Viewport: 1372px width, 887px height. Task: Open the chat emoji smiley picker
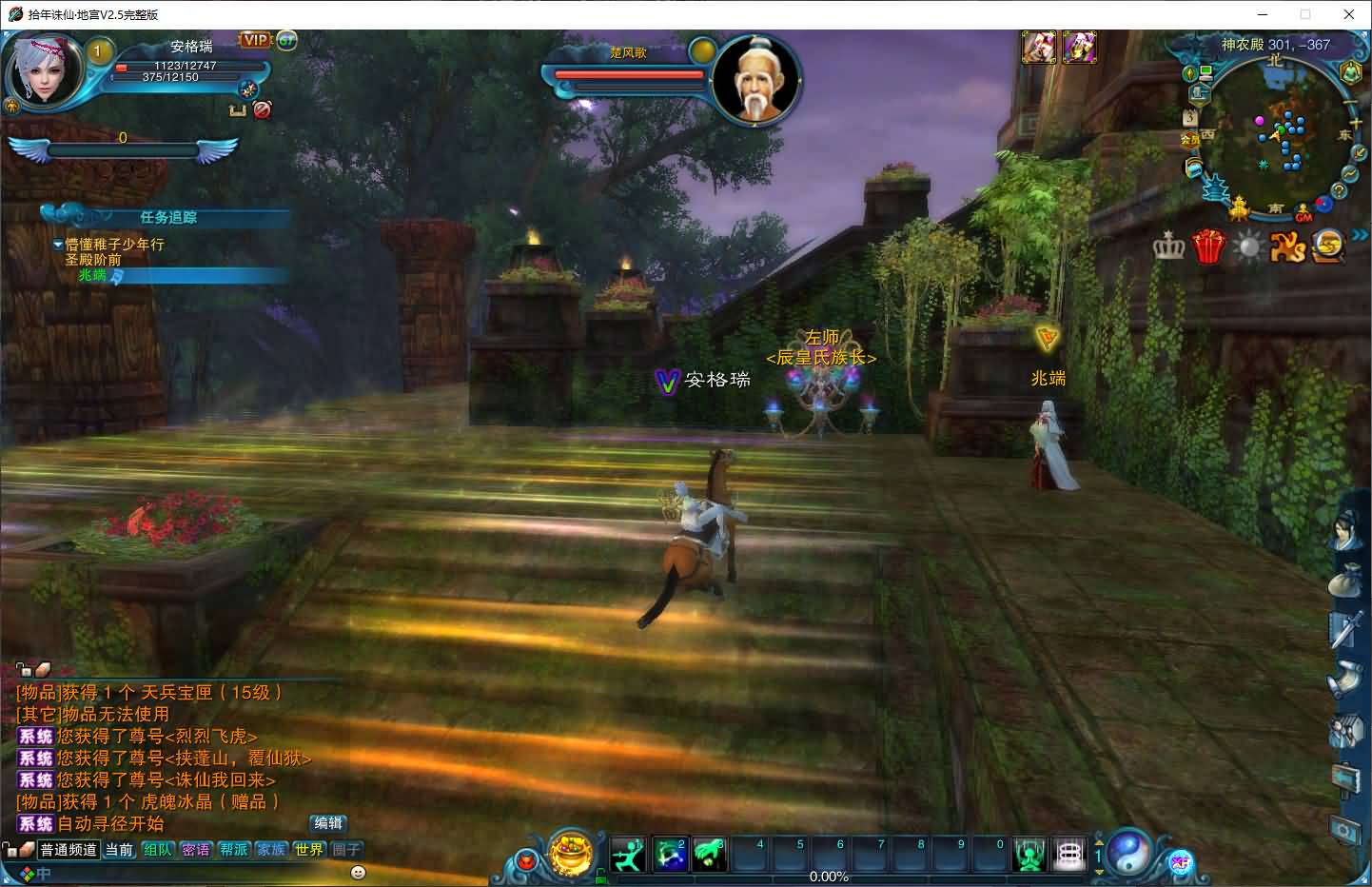(x=358, y=872)
